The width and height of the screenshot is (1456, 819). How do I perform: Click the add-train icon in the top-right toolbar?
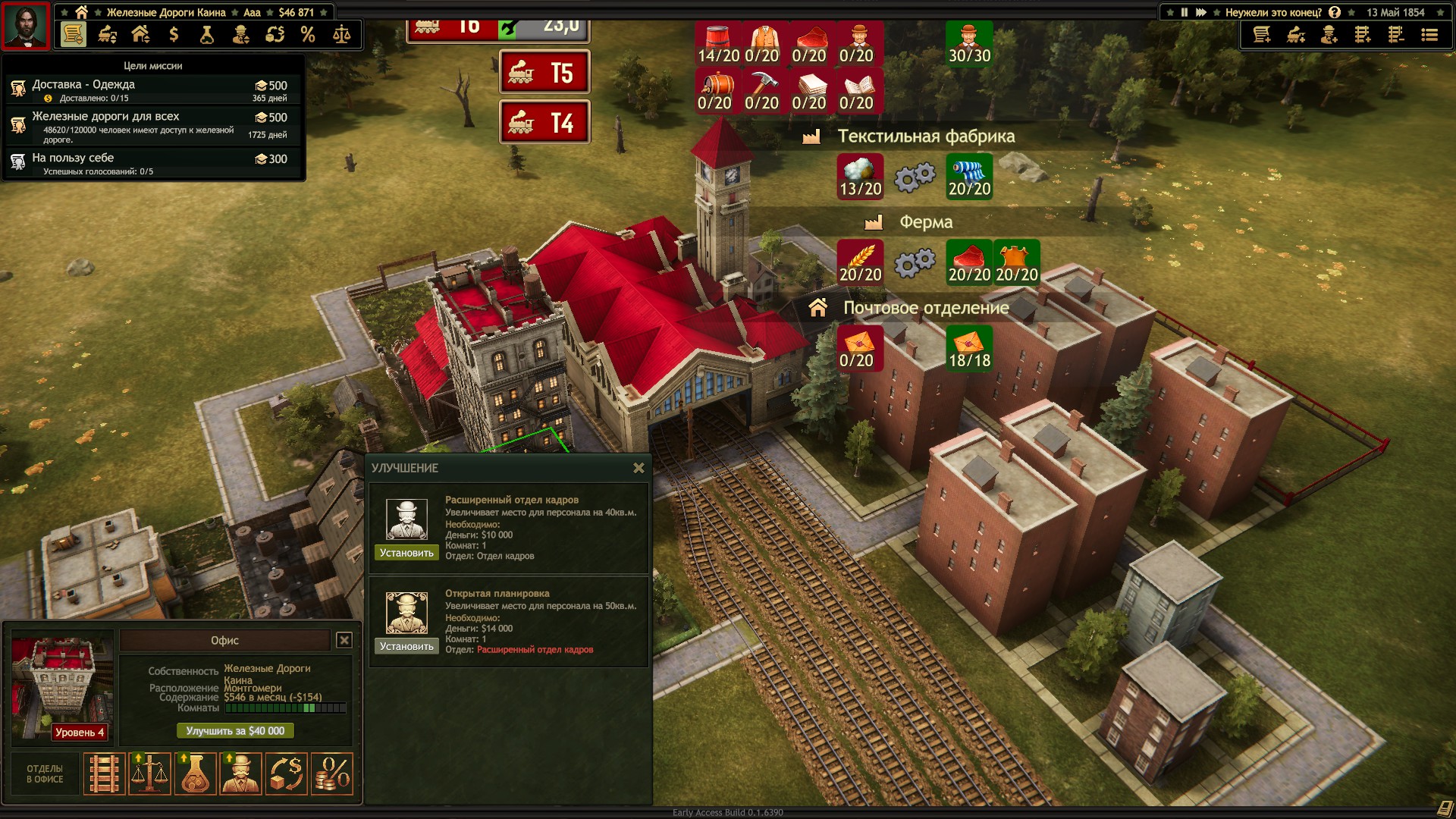click(x=1296, y=35)
